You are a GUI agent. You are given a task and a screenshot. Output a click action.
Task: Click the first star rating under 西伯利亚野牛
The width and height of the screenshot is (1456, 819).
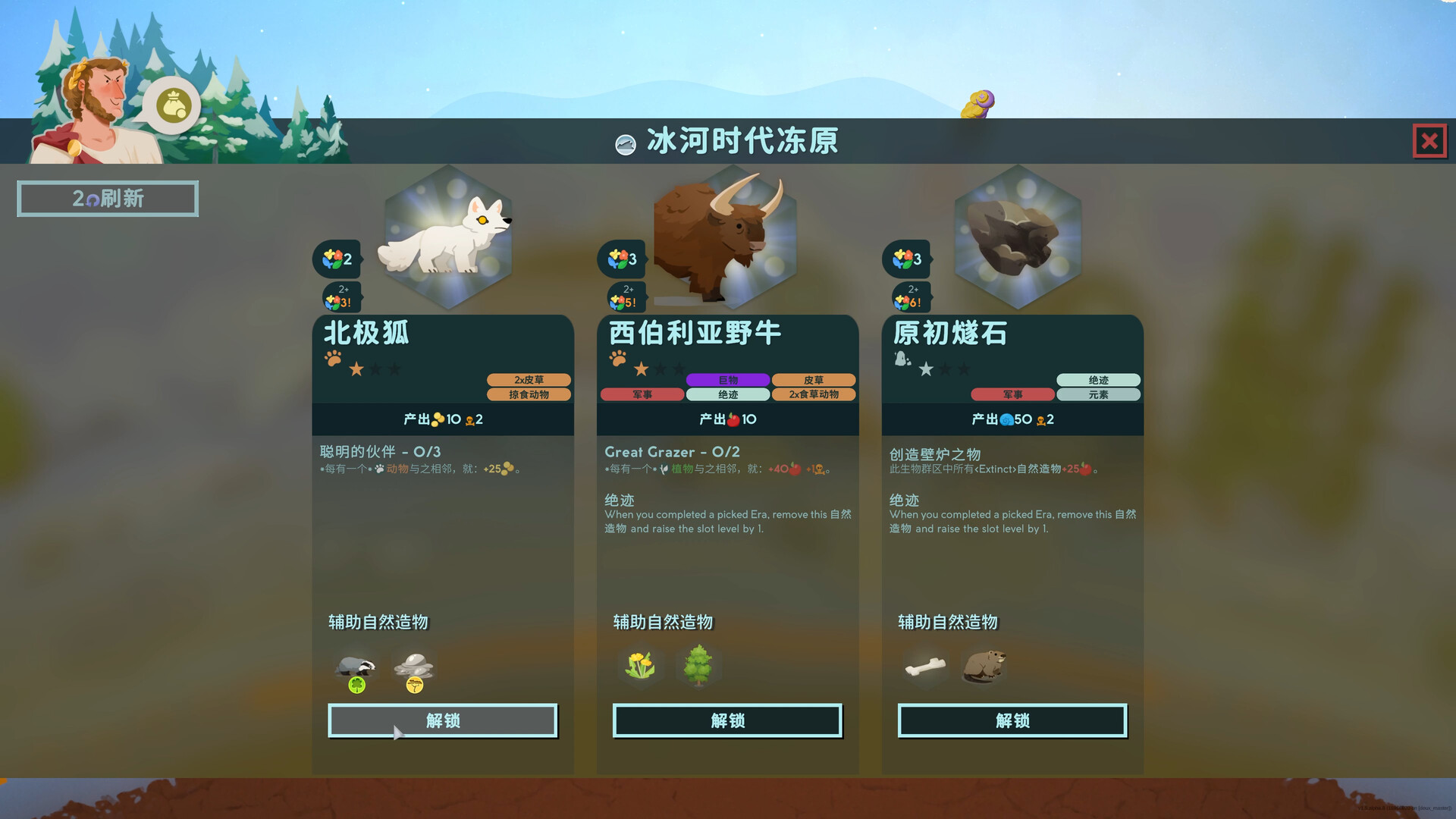point(641,369)
